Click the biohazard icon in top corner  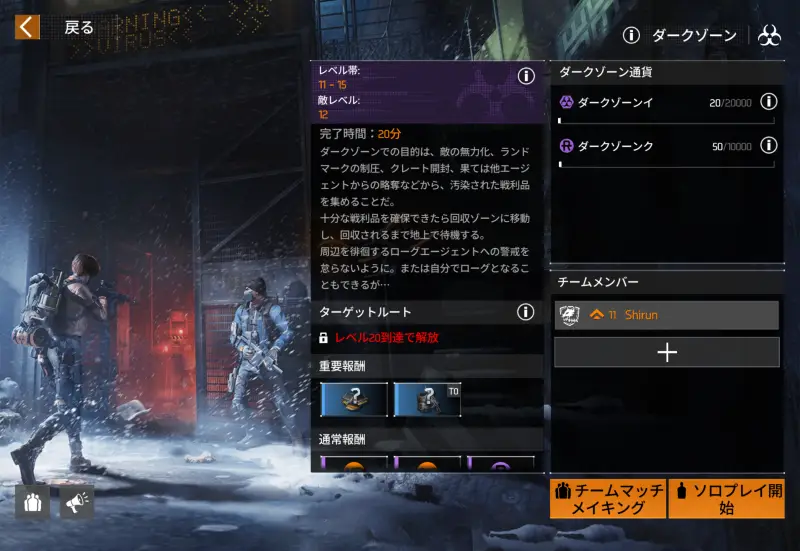click(x=769, y=36)
